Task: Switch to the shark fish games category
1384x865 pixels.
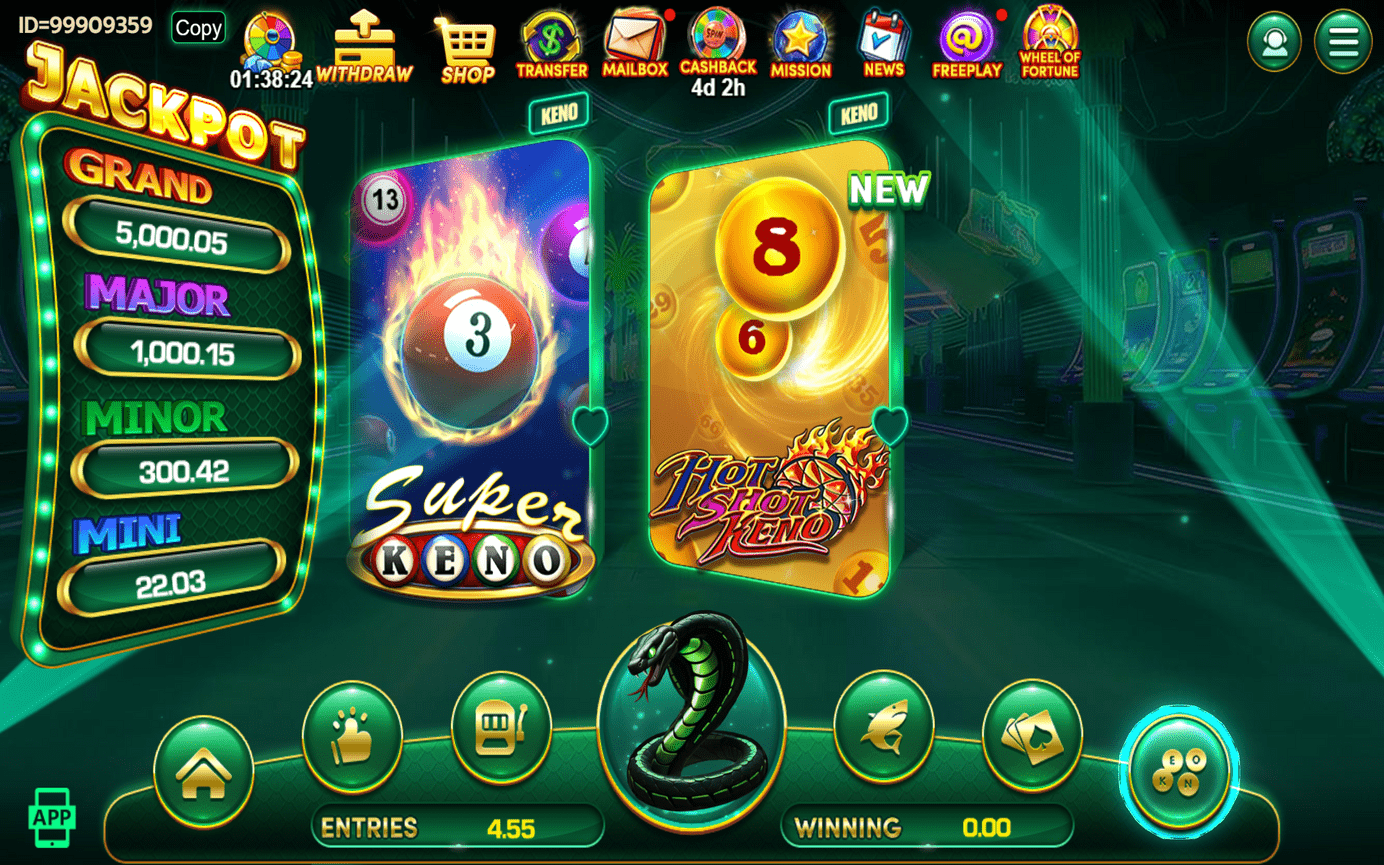Action: (883, 729)
